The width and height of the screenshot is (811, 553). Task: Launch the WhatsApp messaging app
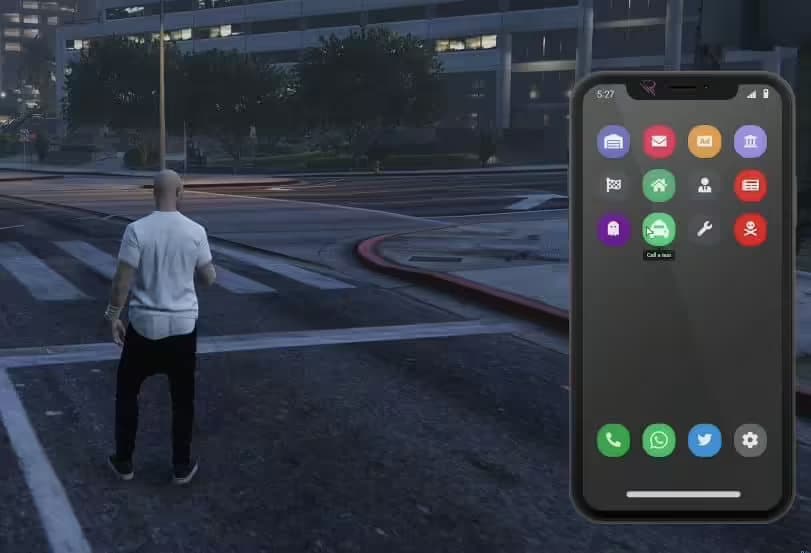coord(659,440)
